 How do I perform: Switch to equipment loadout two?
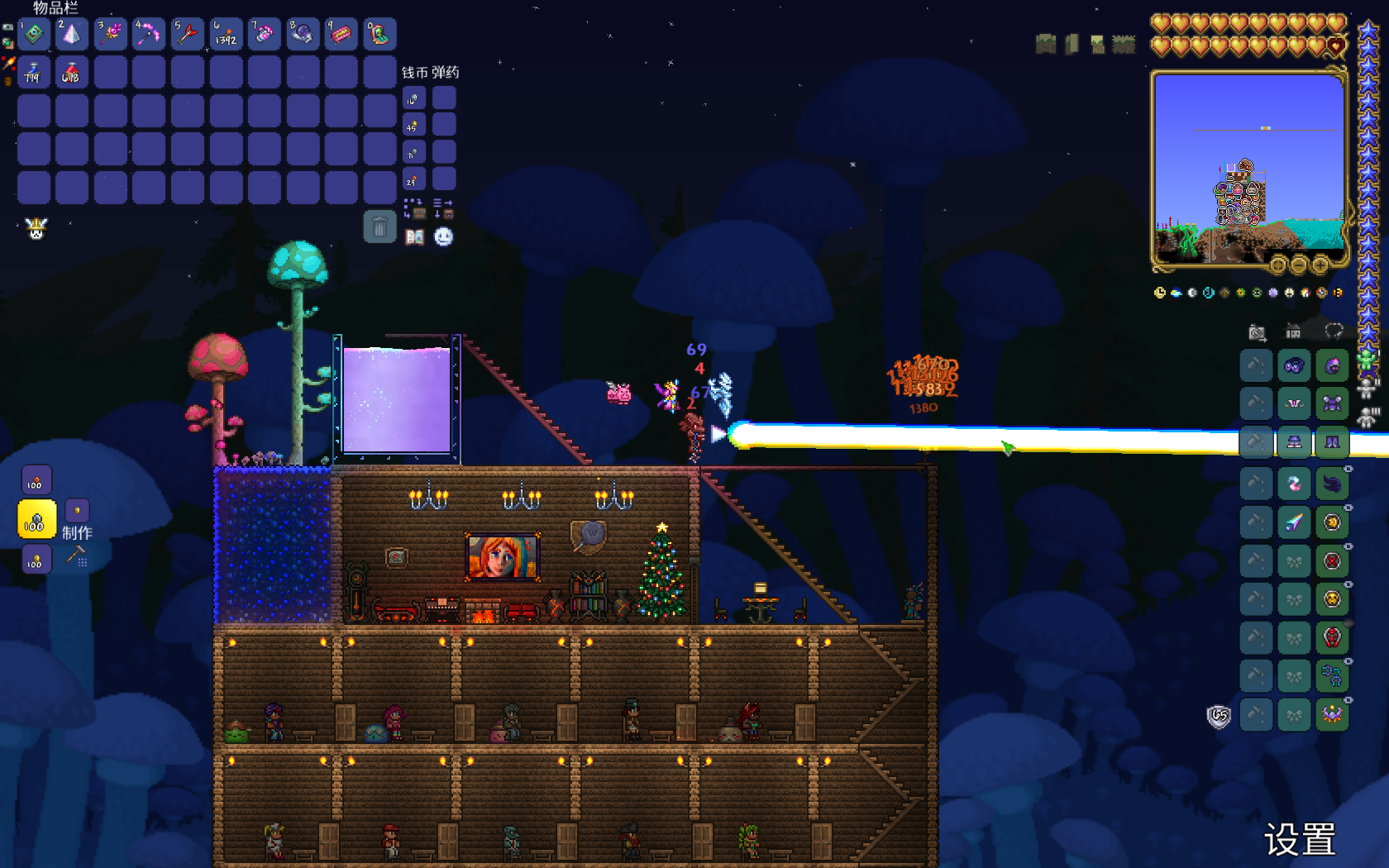pyautogui.click(x=1367, y=388)
